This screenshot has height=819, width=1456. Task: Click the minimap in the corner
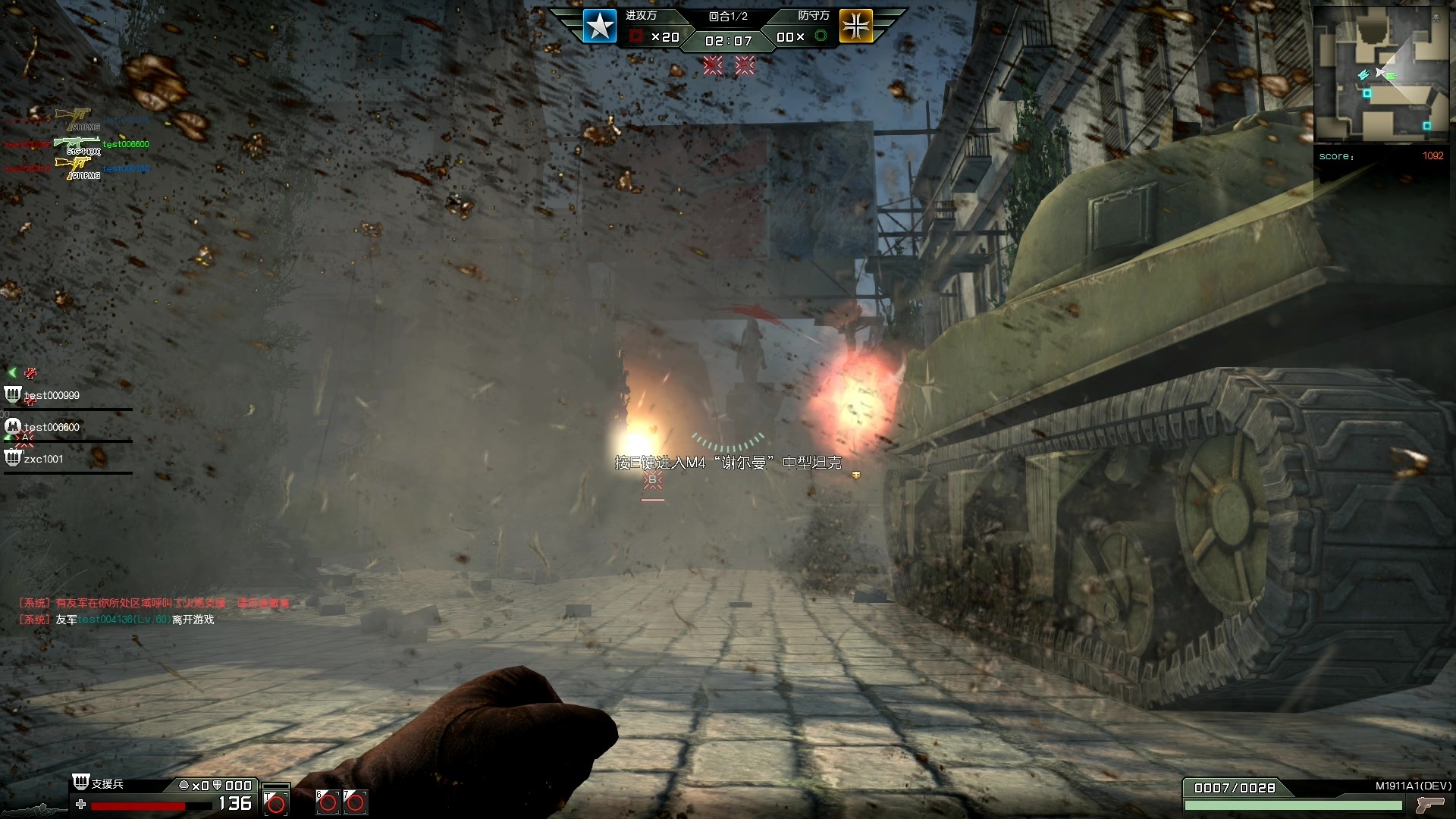(1381, 74)
